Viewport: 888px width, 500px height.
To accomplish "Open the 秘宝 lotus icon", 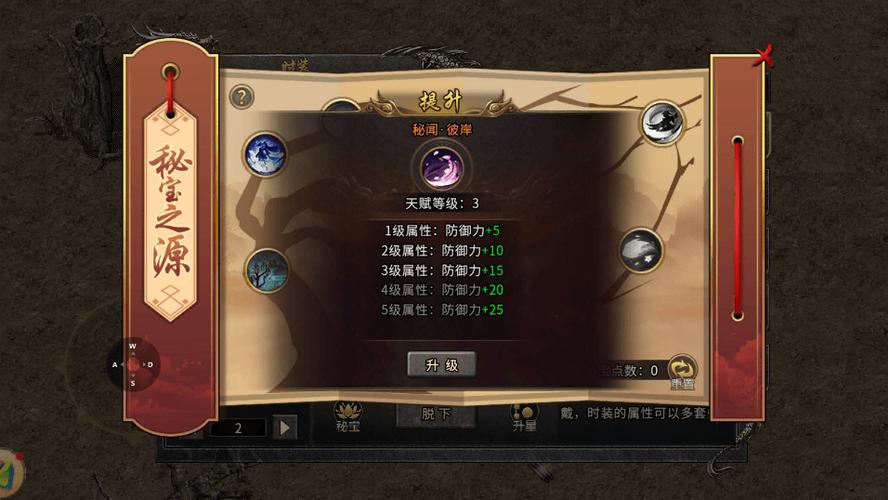I will click(x=348, y=417).
